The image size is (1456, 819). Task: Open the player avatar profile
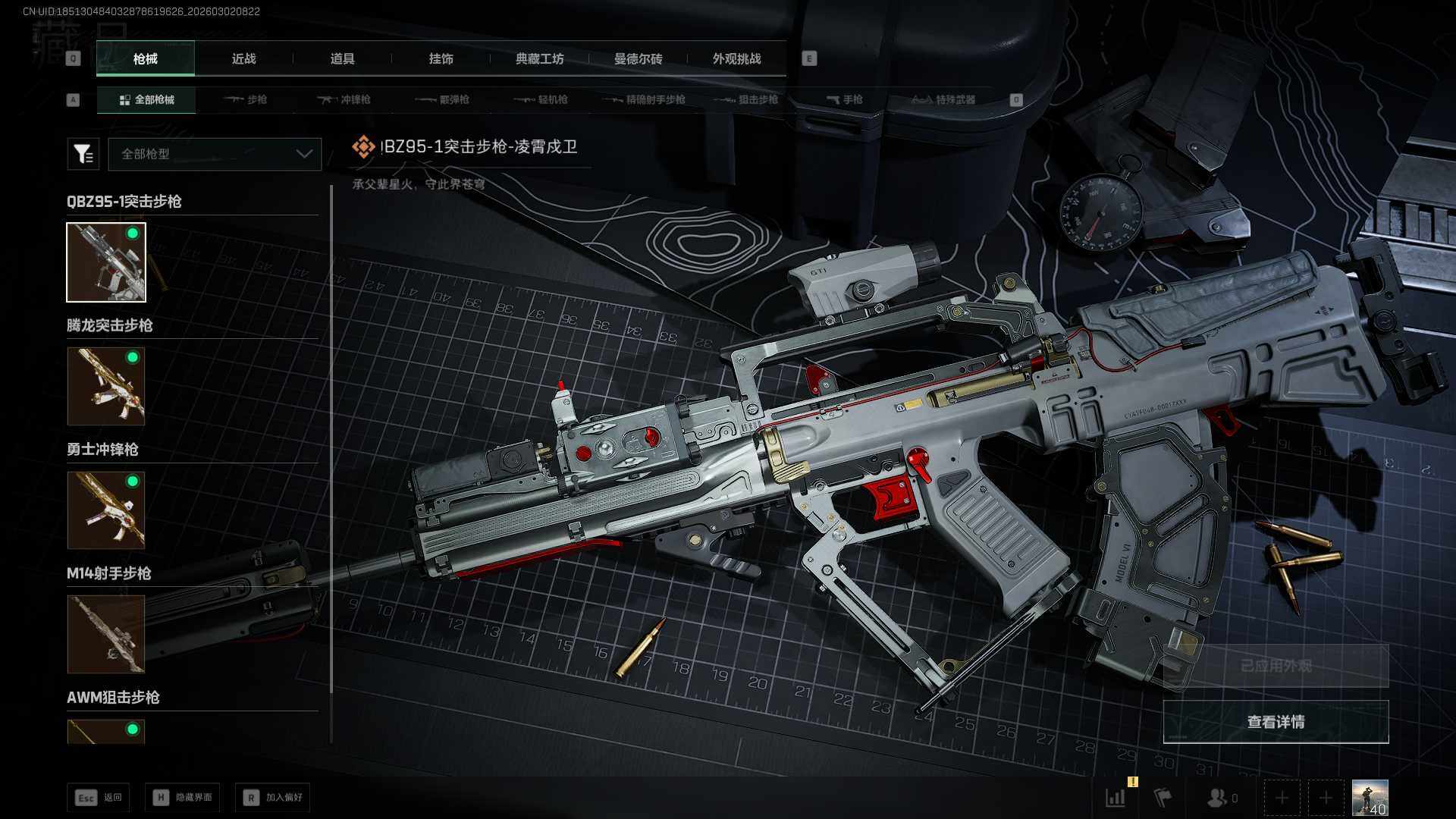coord(1370,798)
